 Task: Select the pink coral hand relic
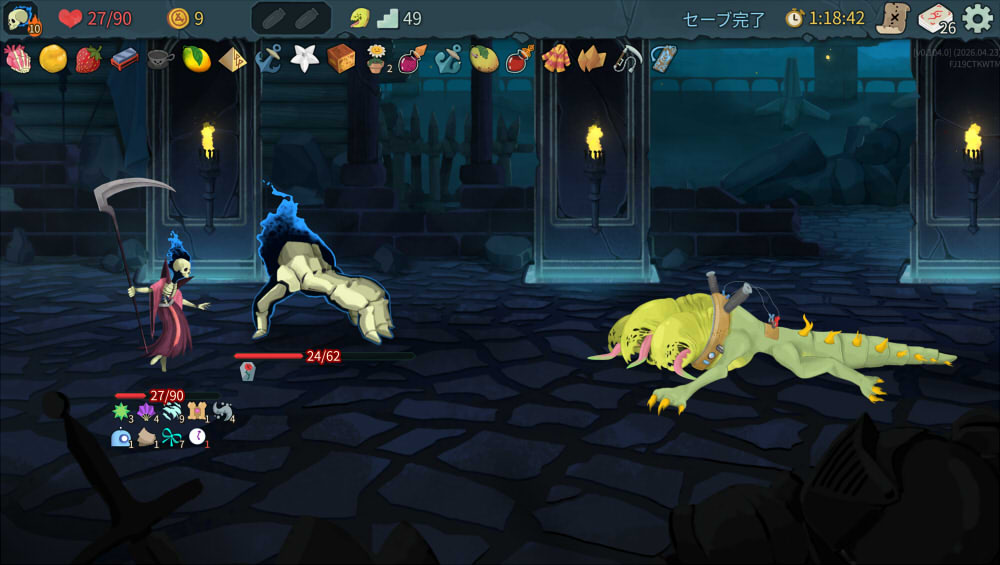(x=17, y=59)
